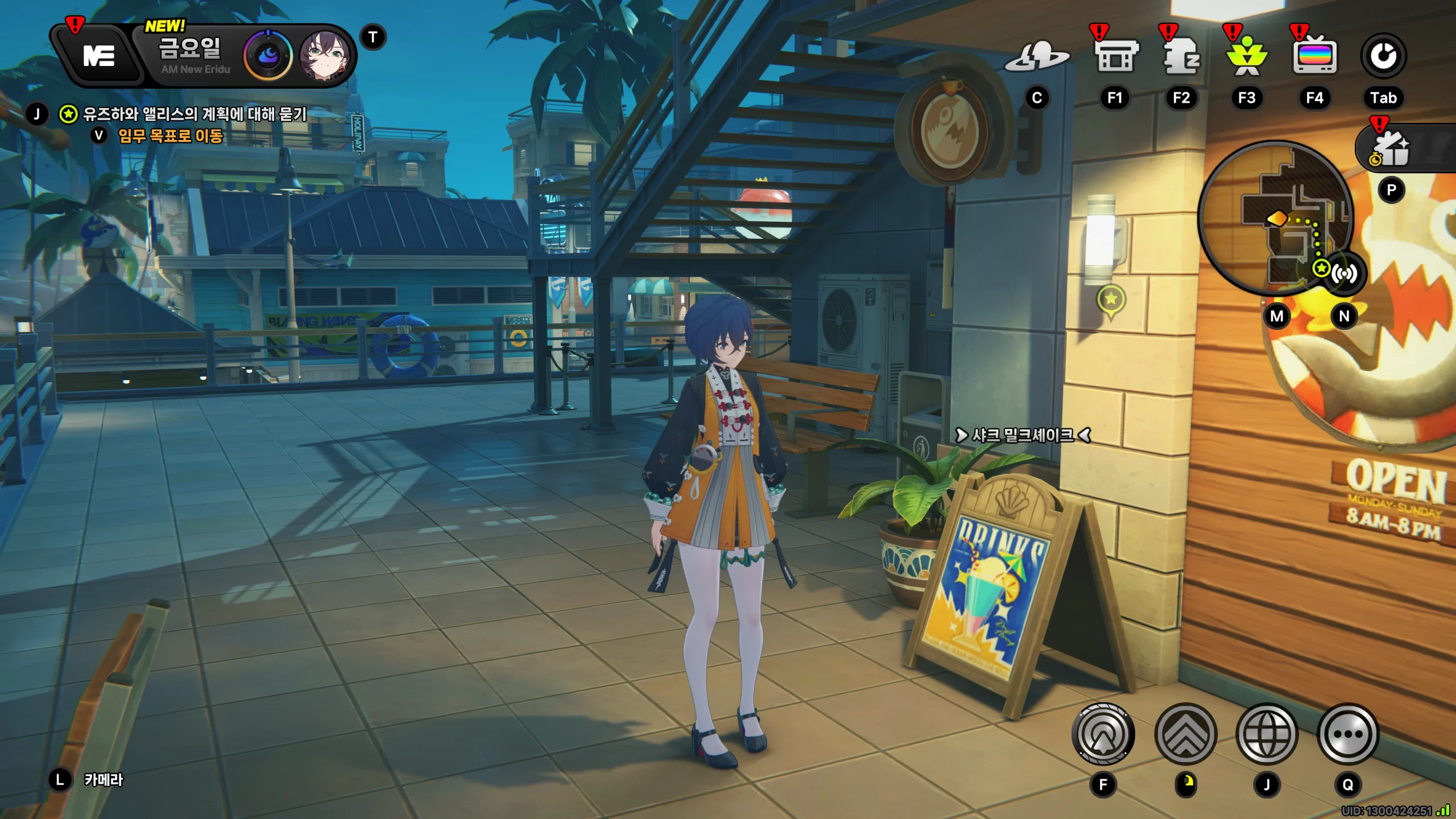Click the character avatar portrait
Screen dimensions: 1456x819
click(324, 56)
